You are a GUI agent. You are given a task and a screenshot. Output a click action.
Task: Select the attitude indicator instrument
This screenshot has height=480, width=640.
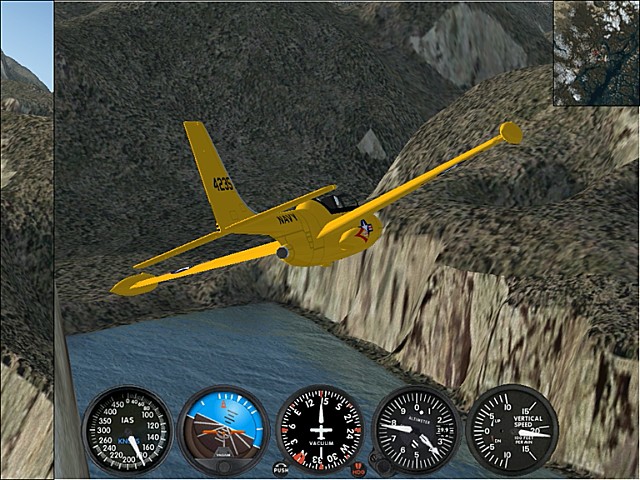(x=223, y=430)
